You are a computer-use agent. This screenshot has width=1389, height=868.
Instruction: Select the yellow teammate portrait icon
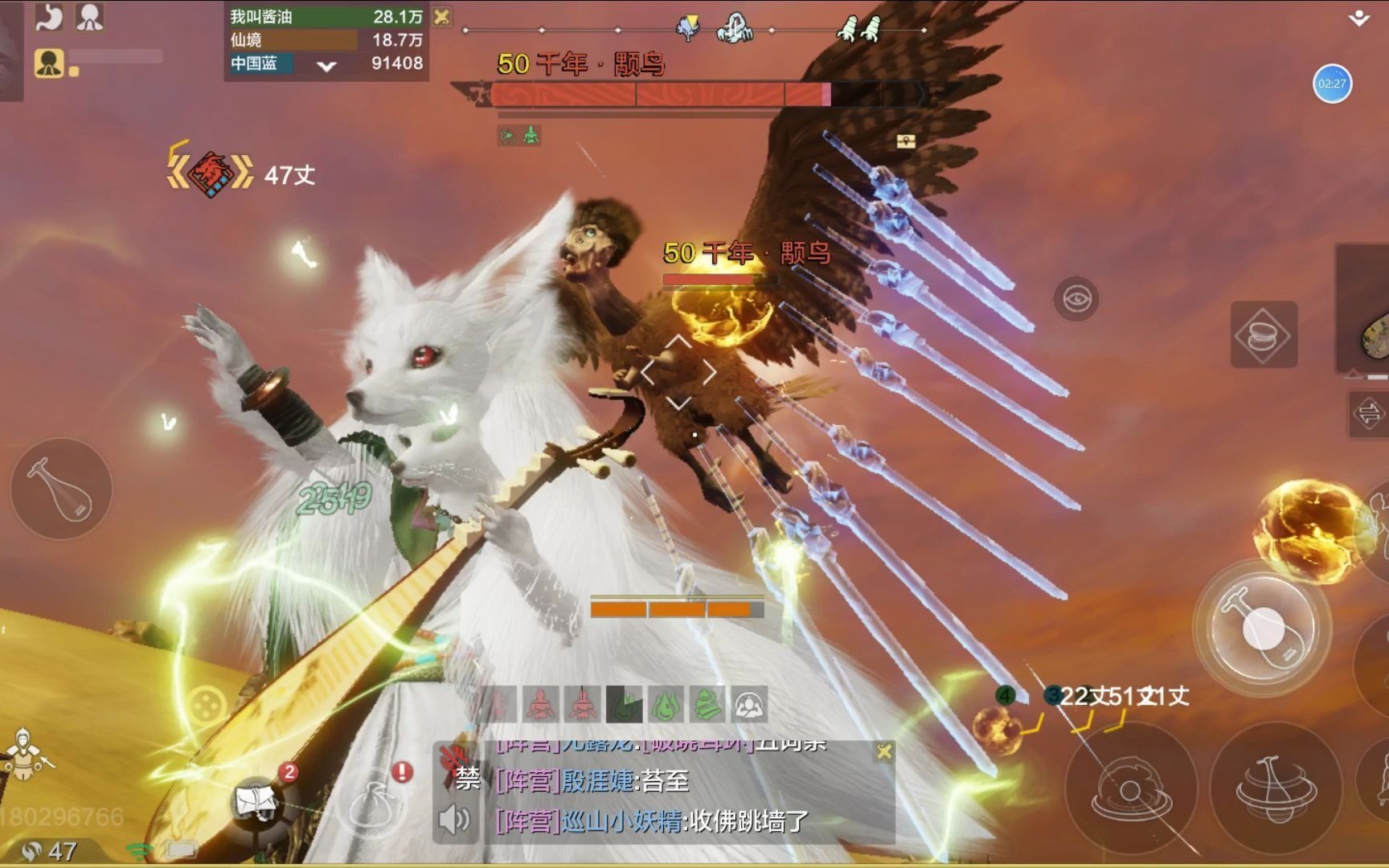click(x=49, y=62)
